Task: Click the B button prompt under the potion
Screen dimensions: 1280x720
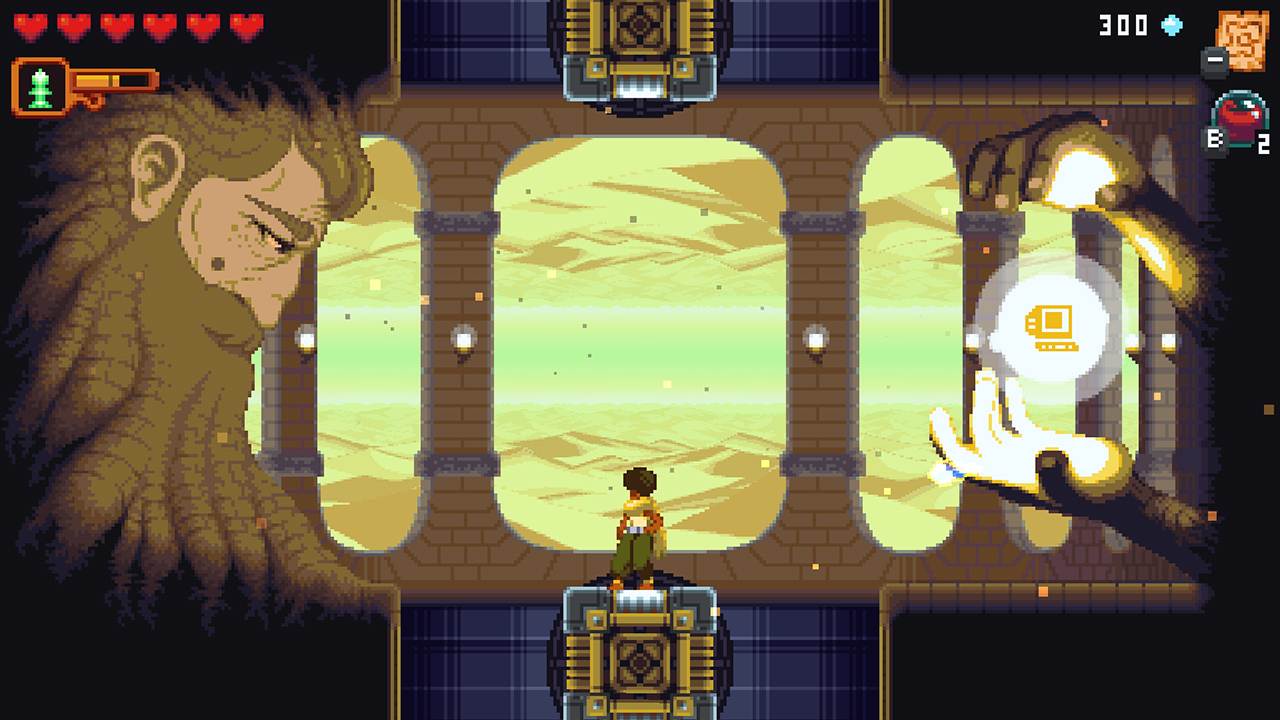Action: (x=1217, y=140)
